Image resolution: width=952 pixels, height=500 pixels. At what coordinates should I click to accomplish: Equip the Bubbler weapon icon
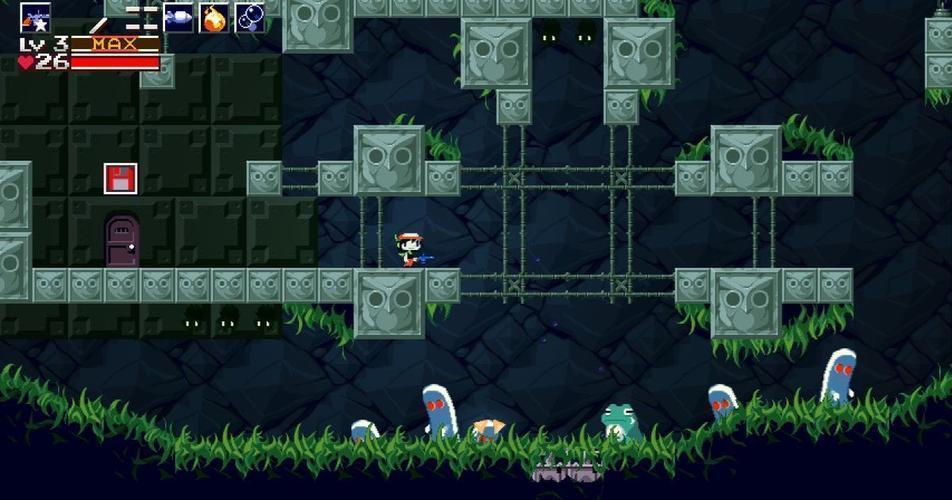(250, 17)
